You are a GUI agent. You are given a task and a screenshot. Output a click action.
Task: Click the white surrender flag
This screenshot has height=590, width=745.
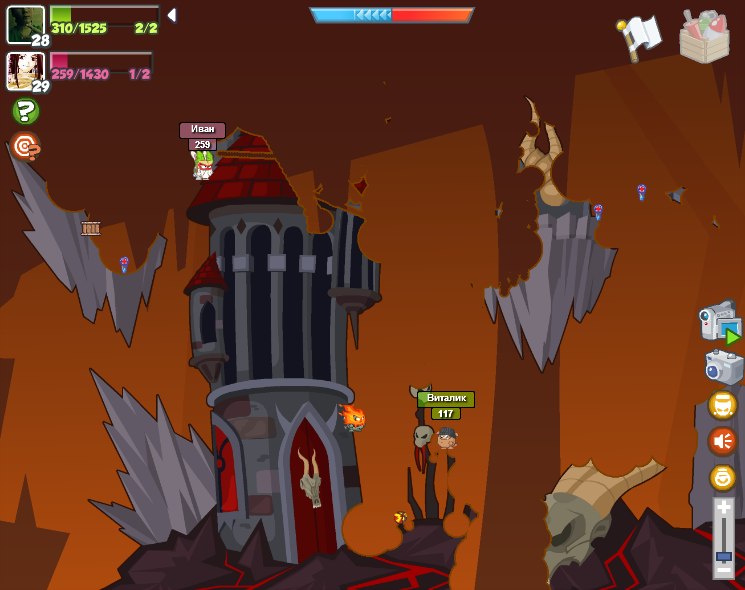tap(640, 36)
